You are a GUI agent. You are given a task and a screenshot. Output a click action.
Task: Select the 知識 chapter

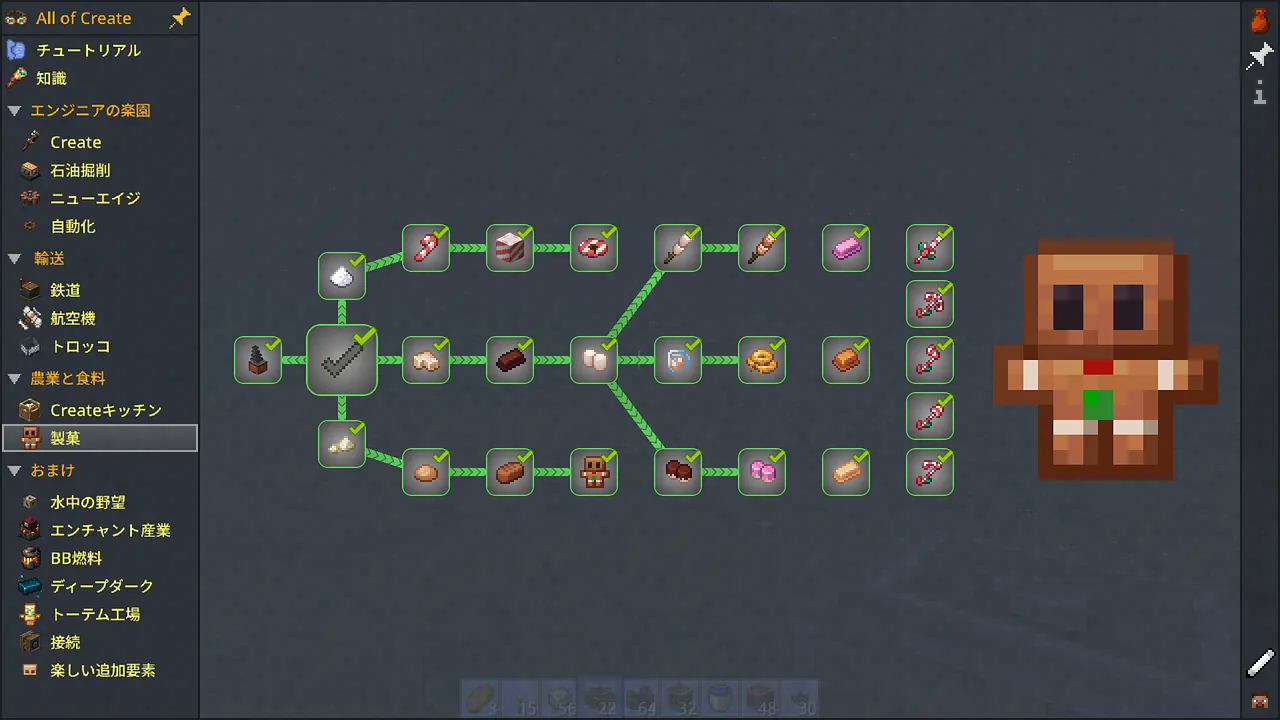coord(51,78)
